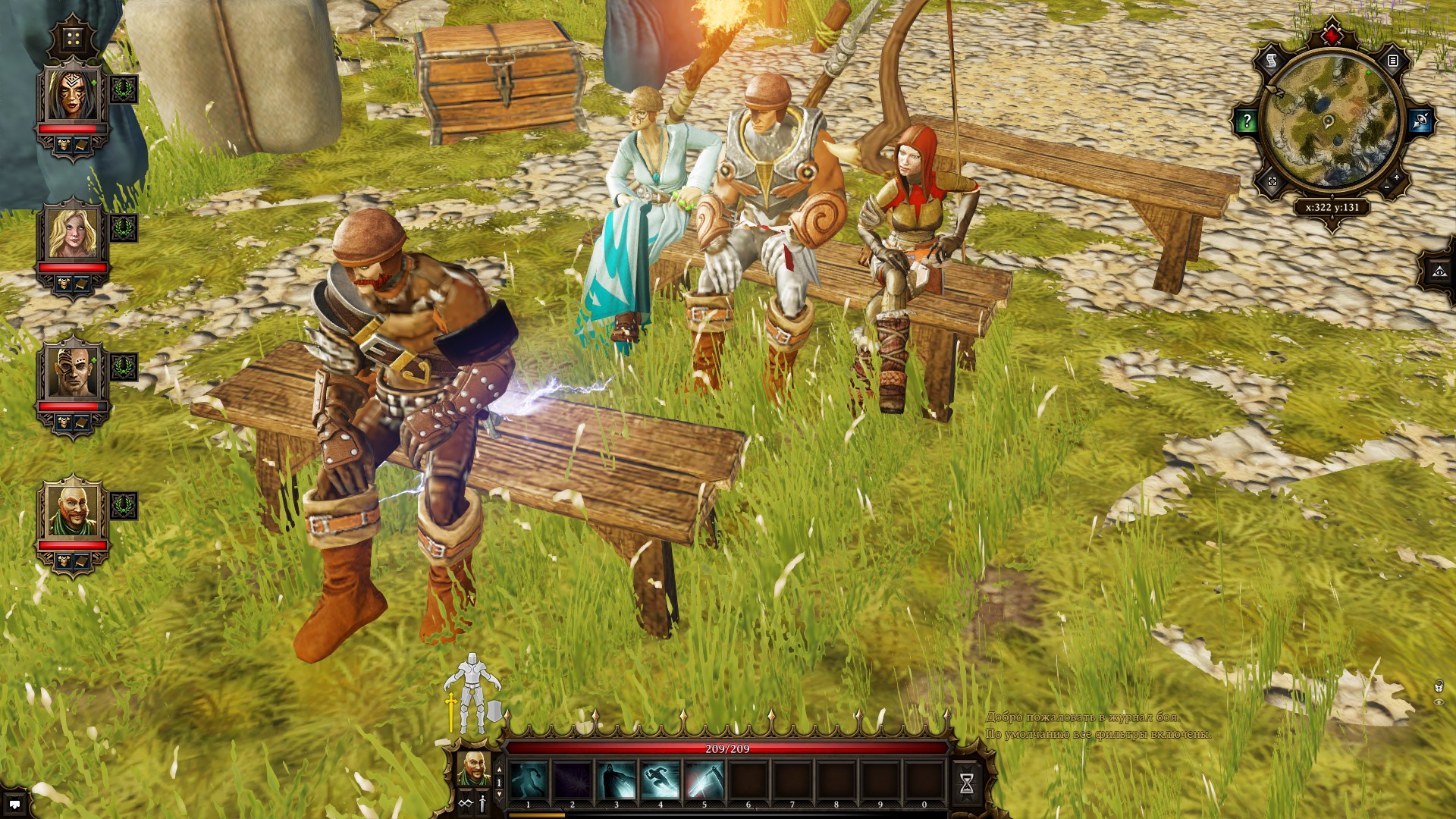The height and width of the screenshot is (819, 1456).
Task: Zoom in with the minimap plus button
Action: (1396, 178)
